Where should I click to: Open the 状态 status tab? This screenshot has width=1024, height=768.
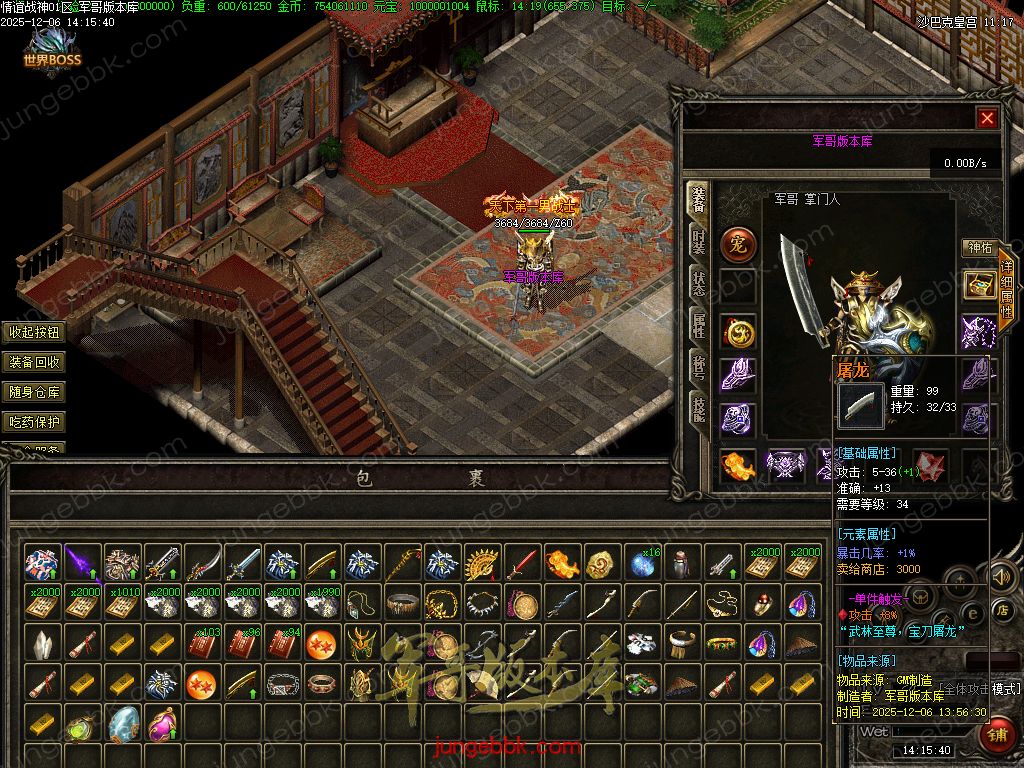click(699, 283)
